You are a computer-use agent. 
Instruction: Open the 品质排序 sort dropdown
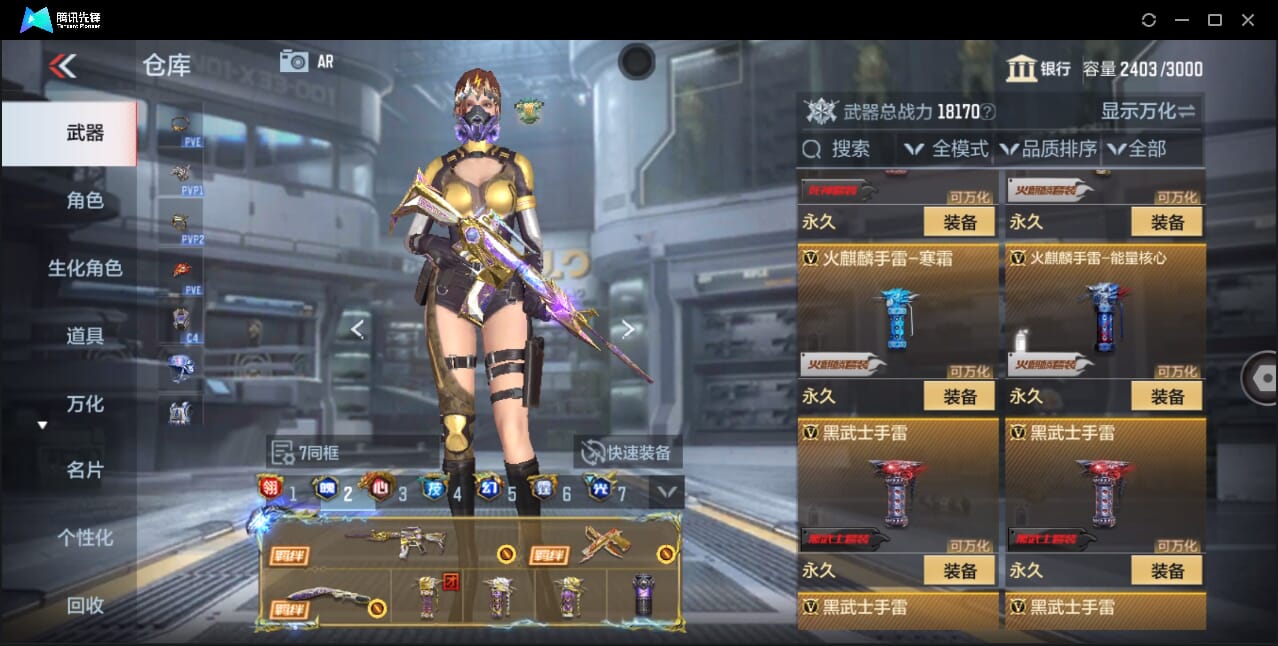pos(1049,149)
